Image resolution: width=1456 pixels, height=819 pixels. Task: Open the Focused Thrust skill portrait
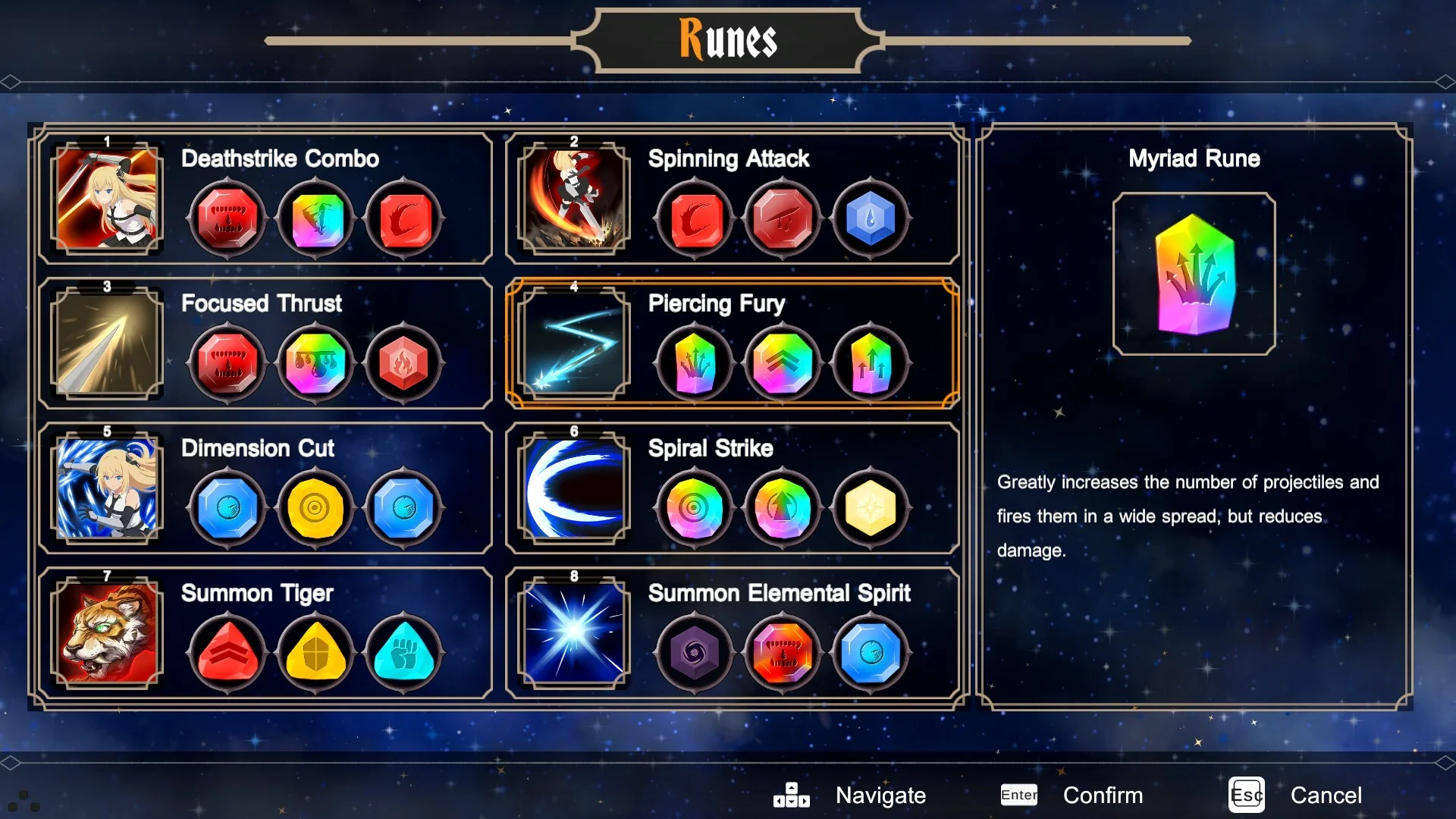point(107,344)
